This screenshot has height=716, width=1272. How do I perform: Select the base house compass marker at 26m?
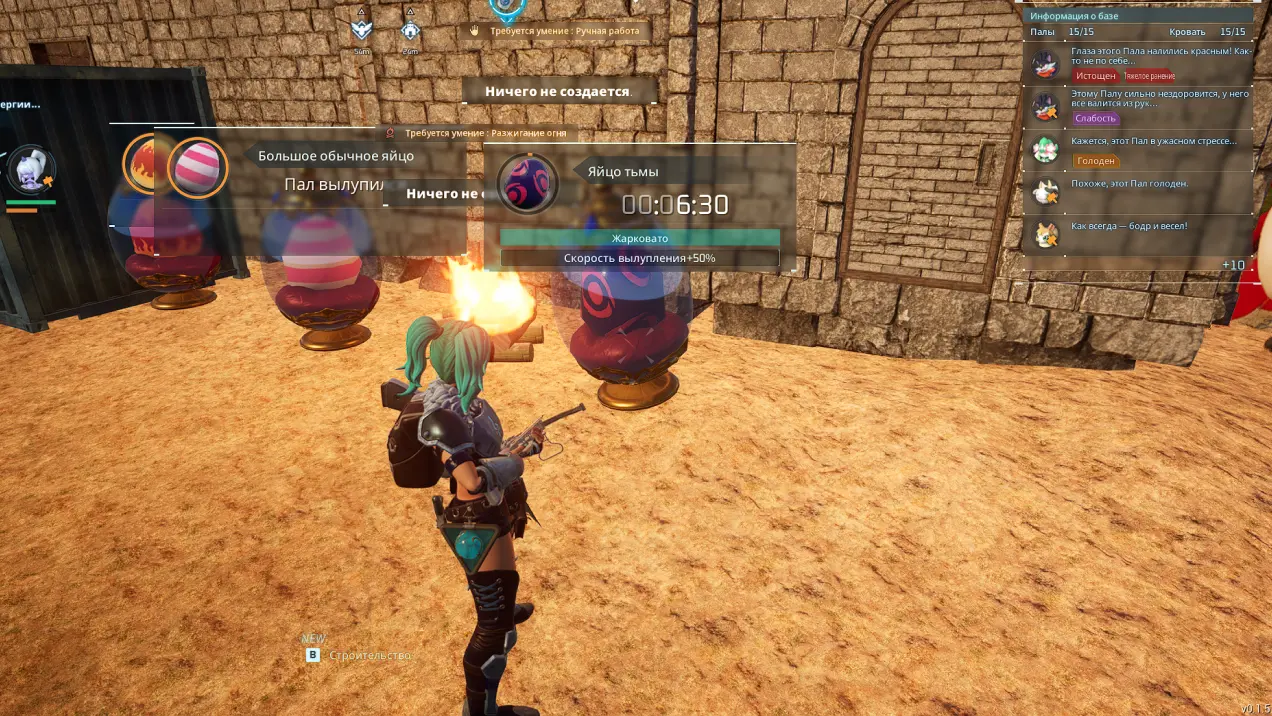[410, 31]
